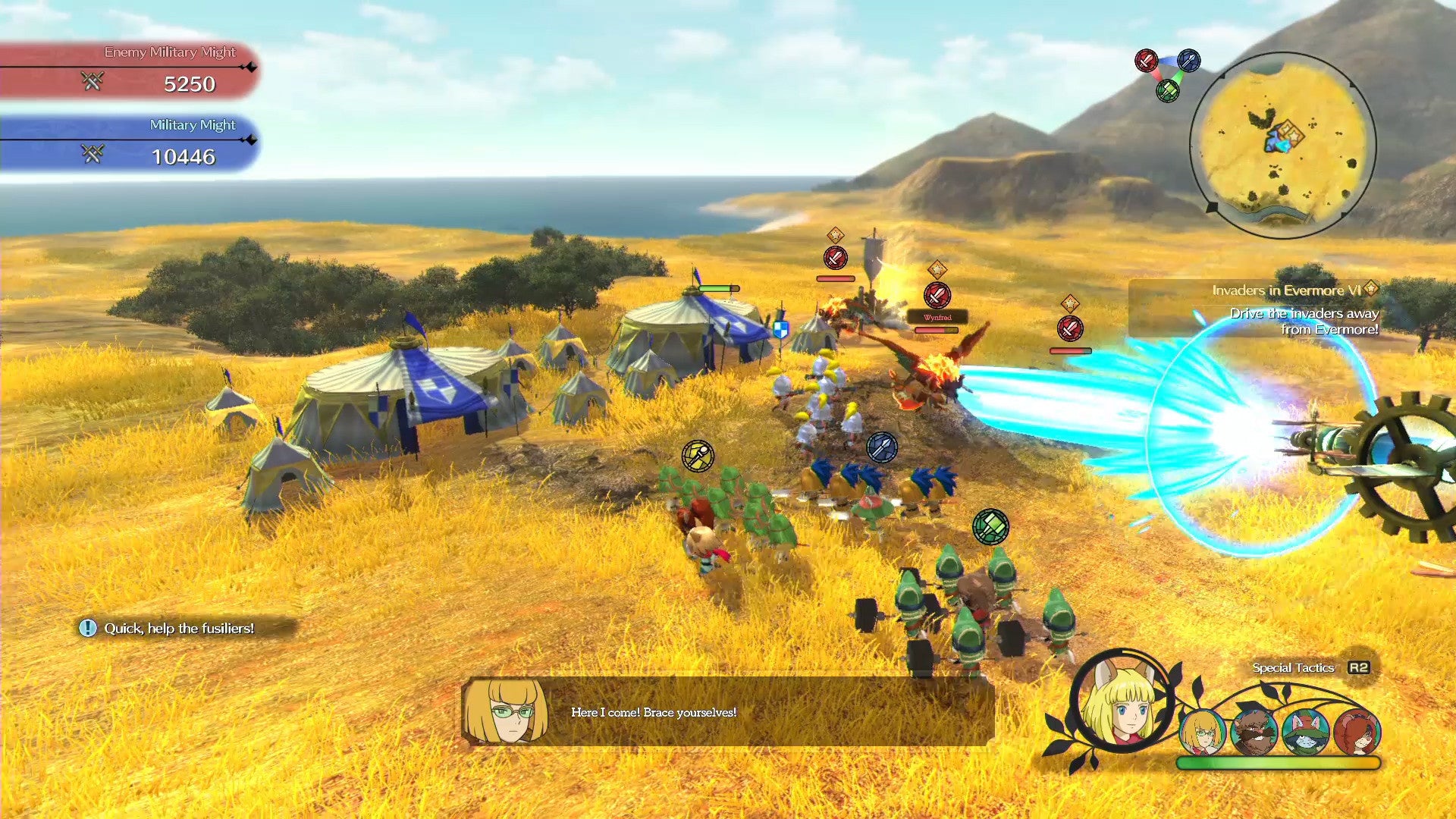Select the yellow squad marker over the green troops
Viewport: 1456px width, 819px height.
coord(697,456)
